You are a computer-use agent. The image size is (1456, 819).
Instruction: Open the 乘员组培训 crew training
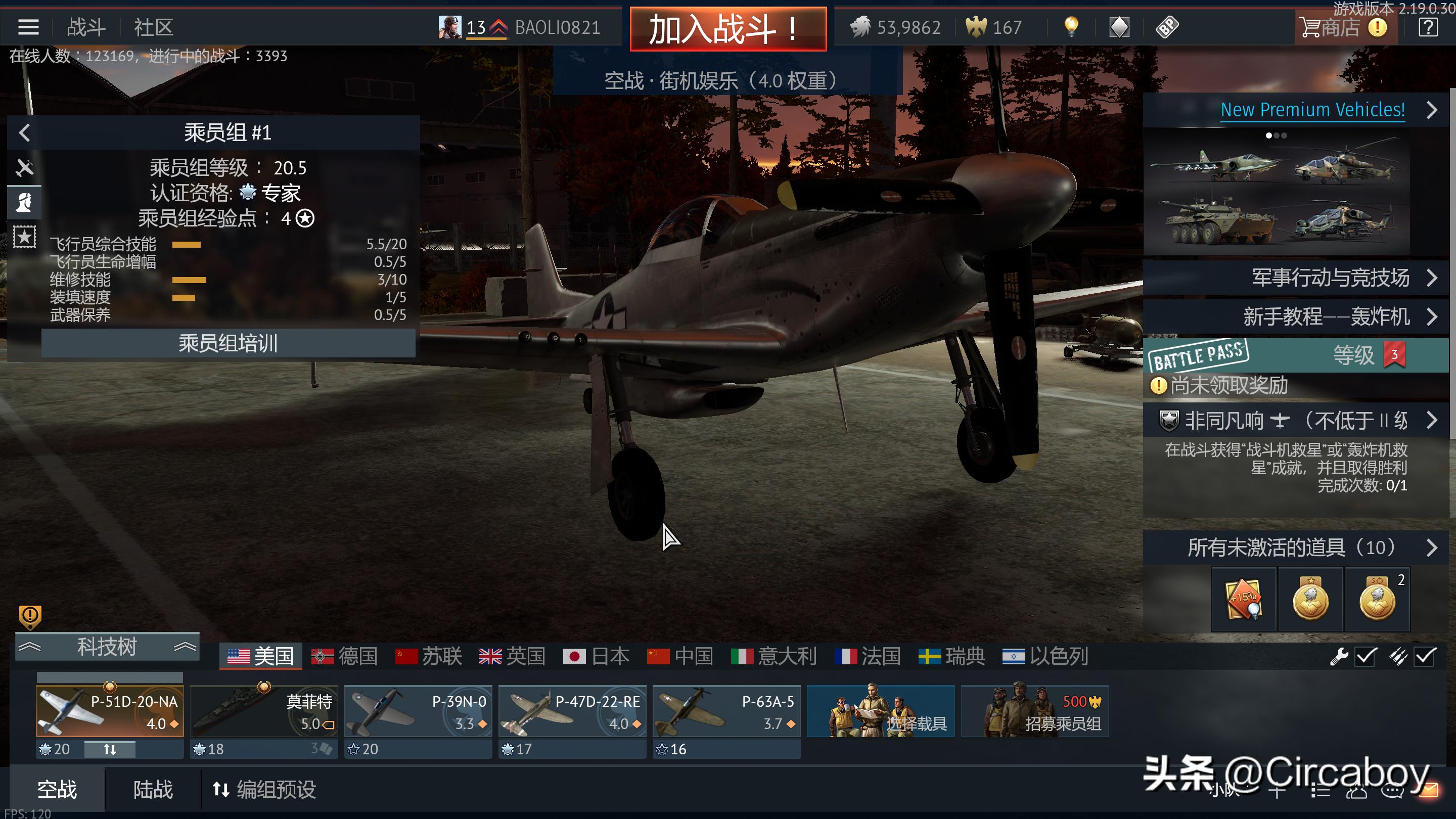(228, 343)
